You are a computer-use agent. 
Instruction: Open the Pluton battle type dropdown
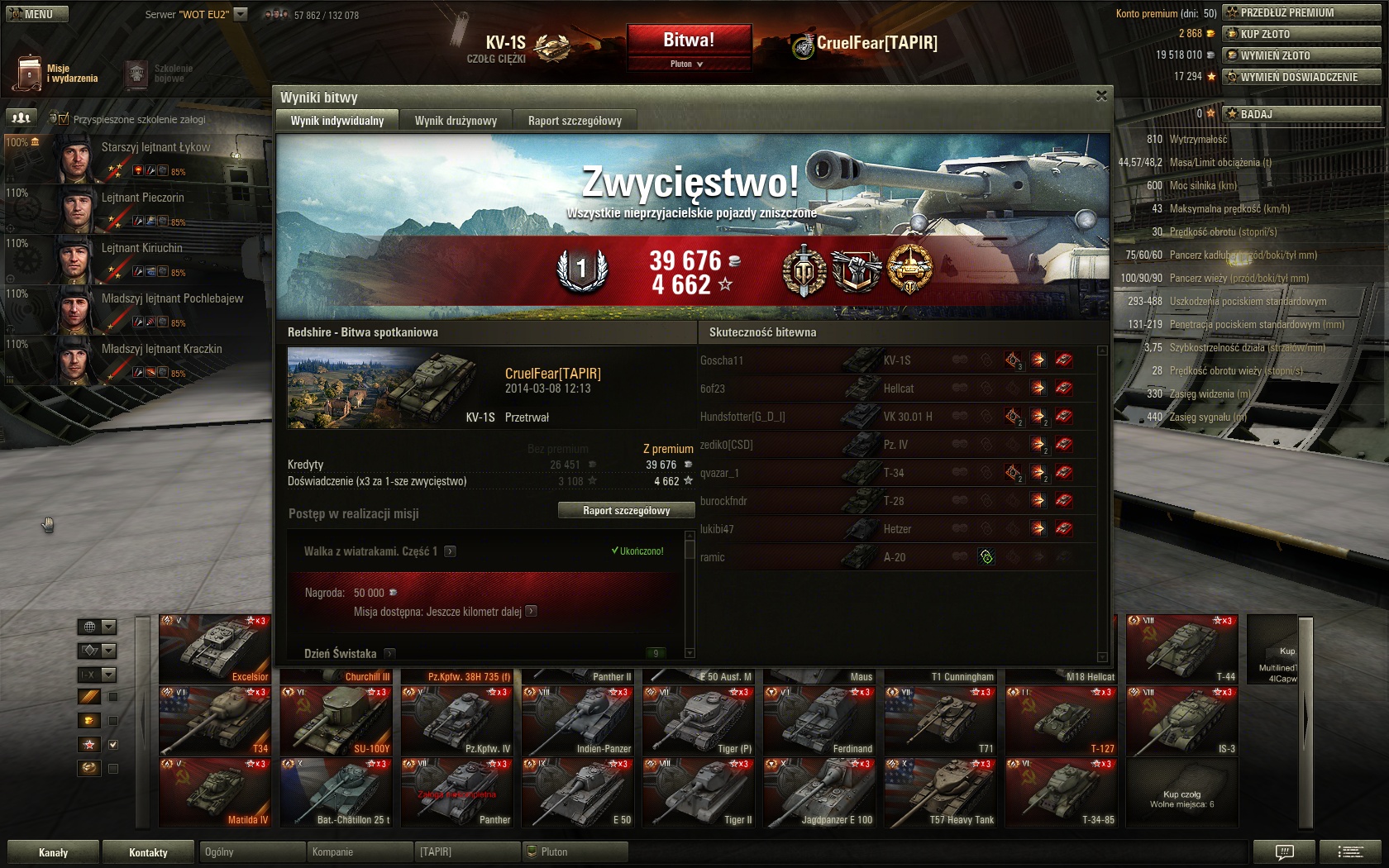688,64
